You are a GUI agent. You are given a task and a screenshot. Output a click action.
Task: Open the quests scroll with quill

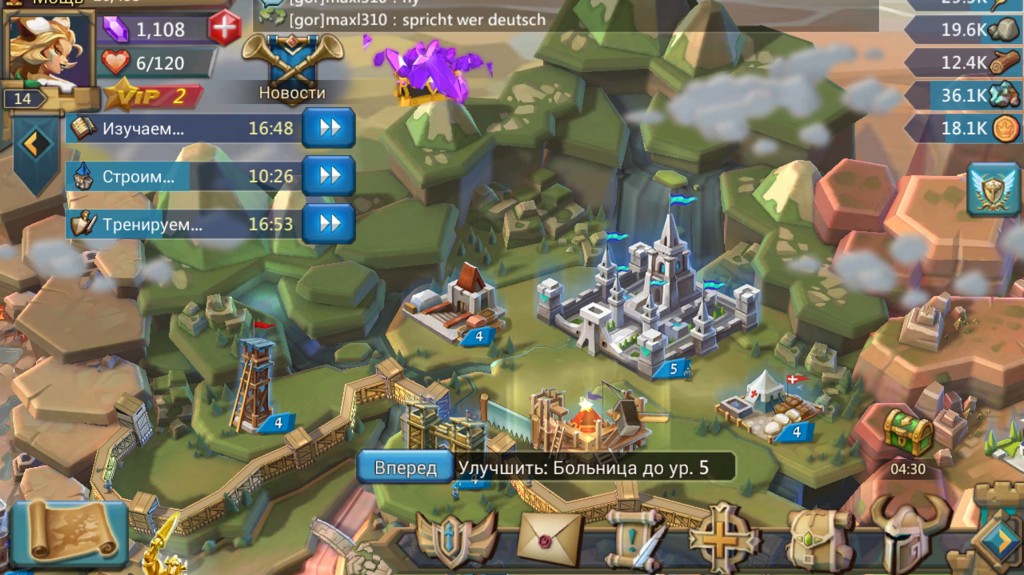click(635, 540)
